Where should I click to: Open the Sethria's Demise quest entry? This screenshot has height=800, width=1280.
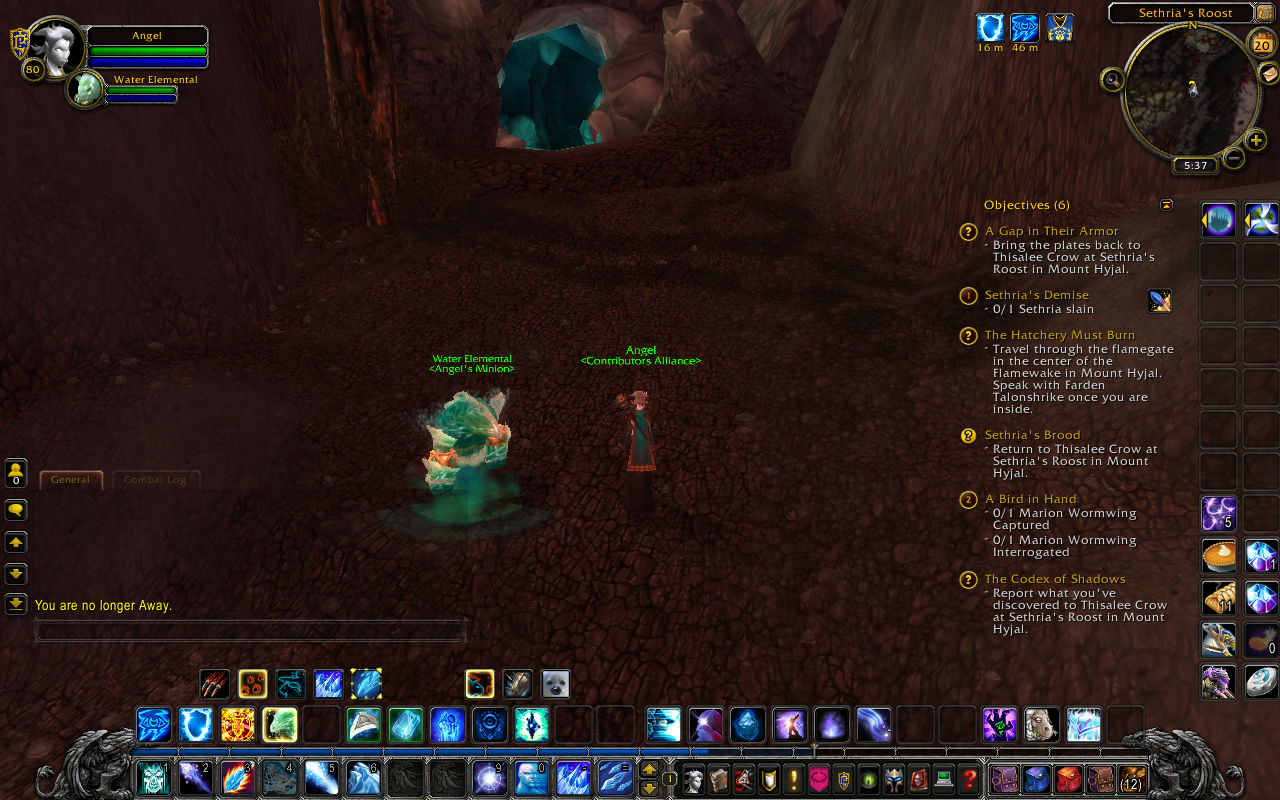1036,294
